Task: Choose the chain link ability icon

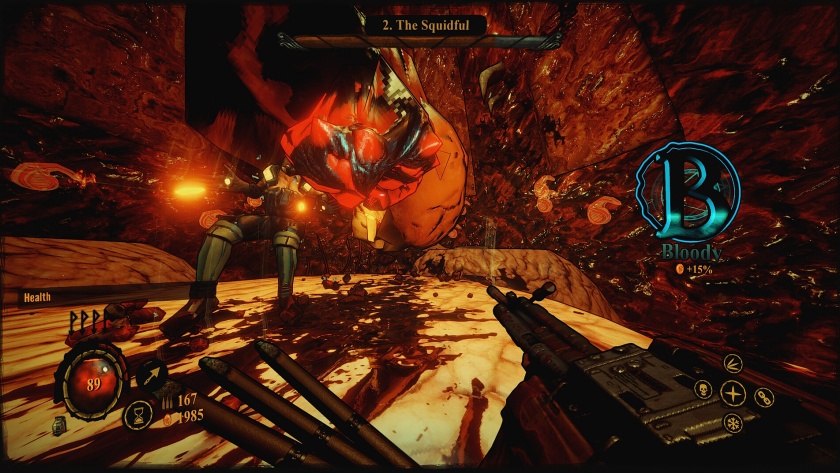Action: (x=763, y=397)
